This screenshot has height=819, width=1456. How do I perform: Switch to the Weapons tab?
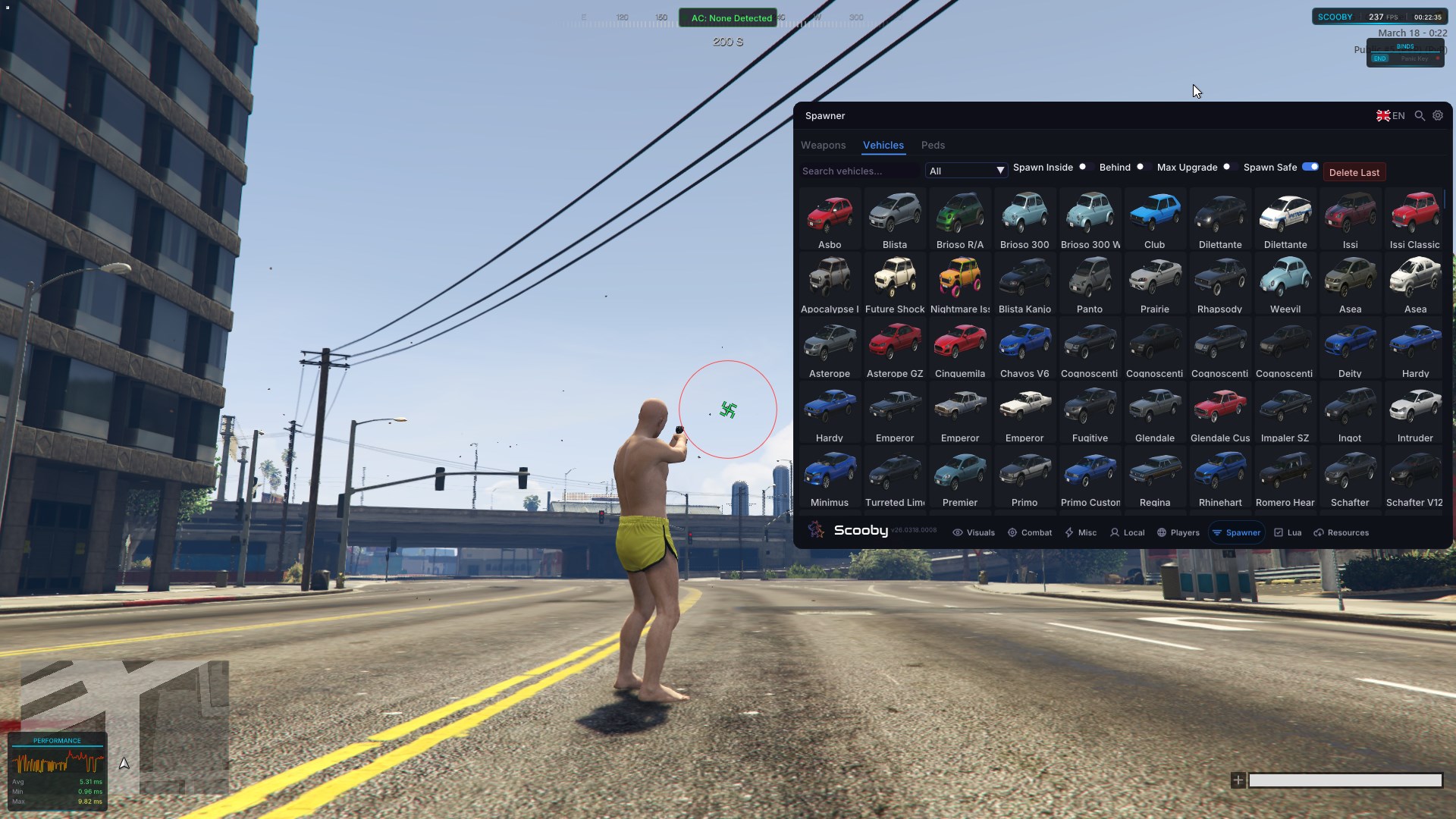pos(823,145)
